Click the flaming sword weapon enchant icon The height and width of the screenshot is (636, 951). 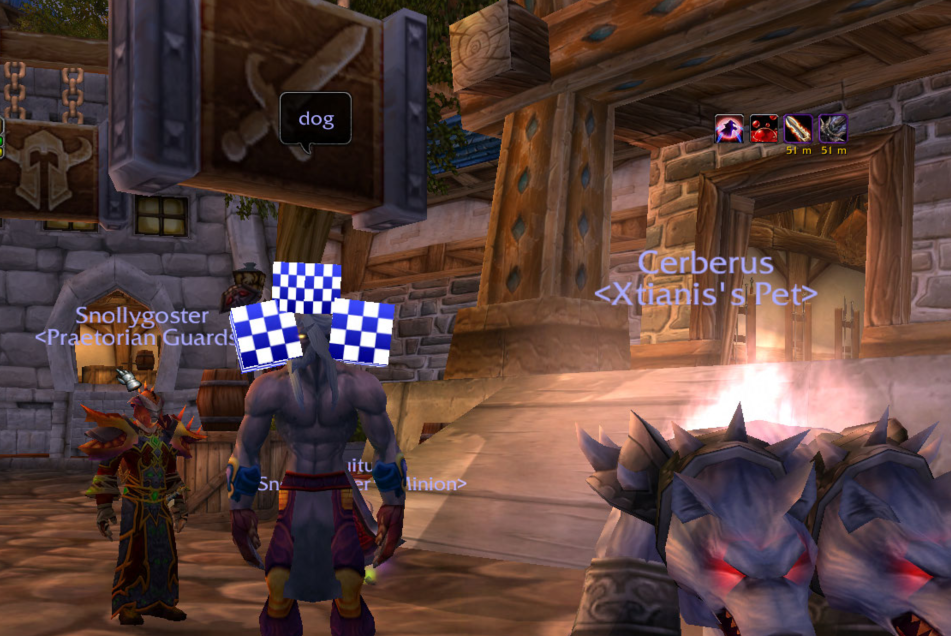798,129
